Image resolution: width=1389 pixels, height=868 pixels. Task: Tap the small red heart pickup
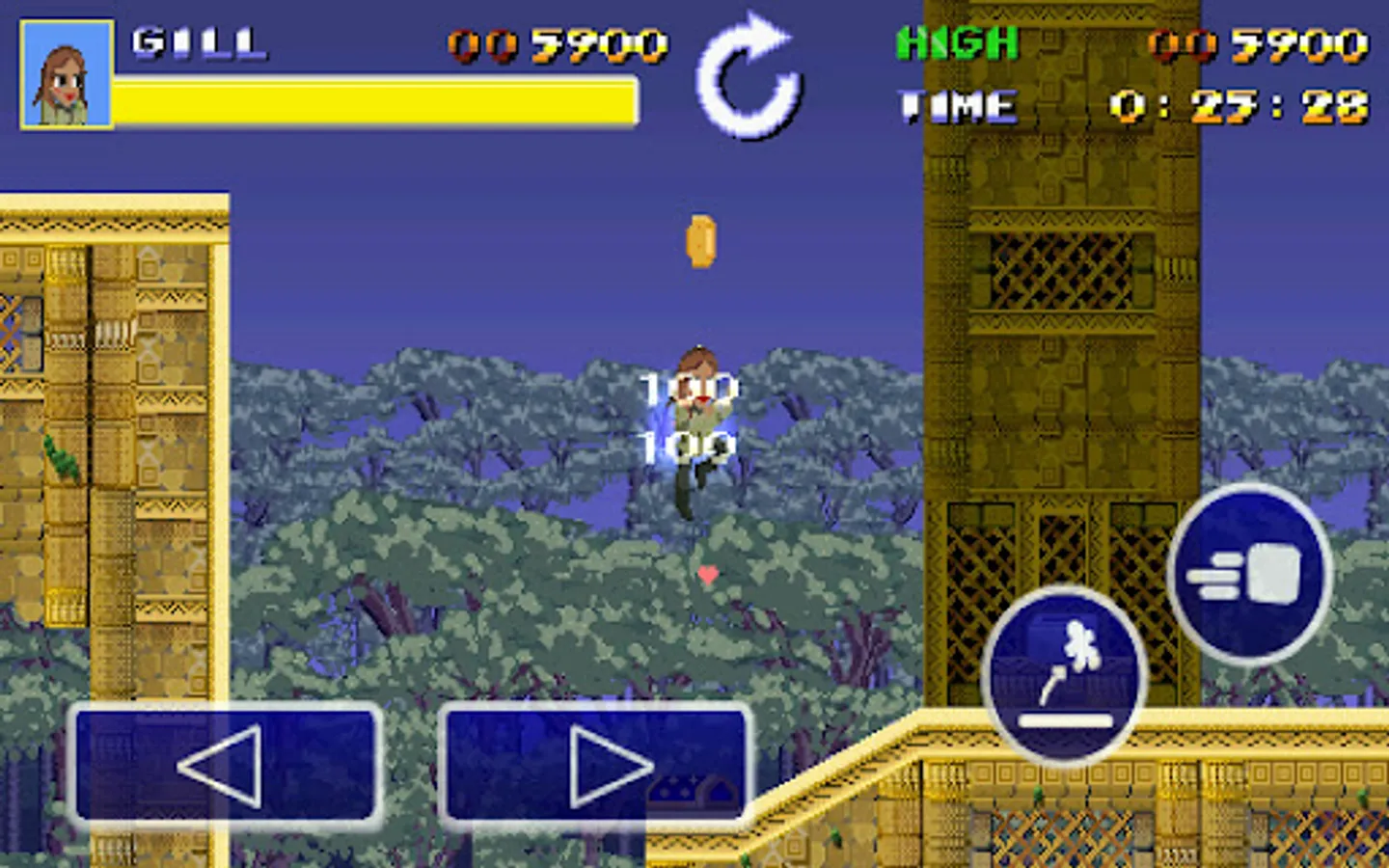coord(709,576)
